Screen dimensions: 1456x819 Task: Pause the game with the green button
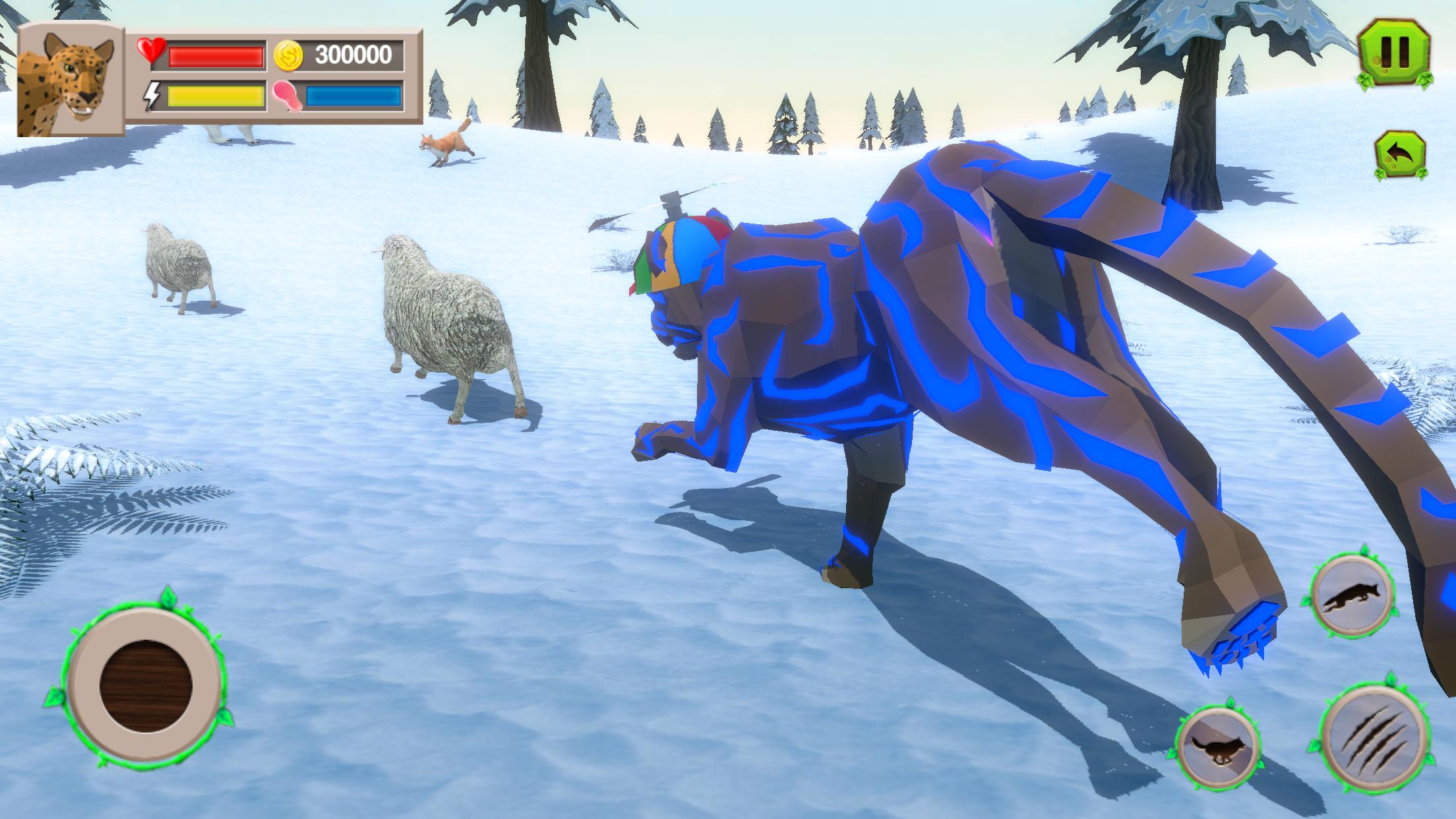coord(1395,54)
